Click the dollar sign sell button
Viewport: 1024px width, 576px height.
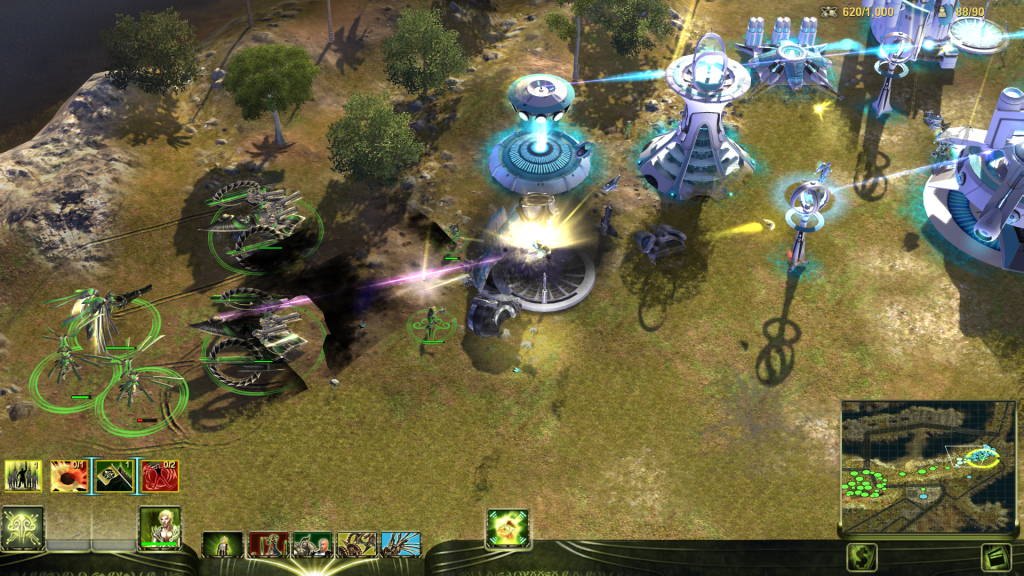861,557
